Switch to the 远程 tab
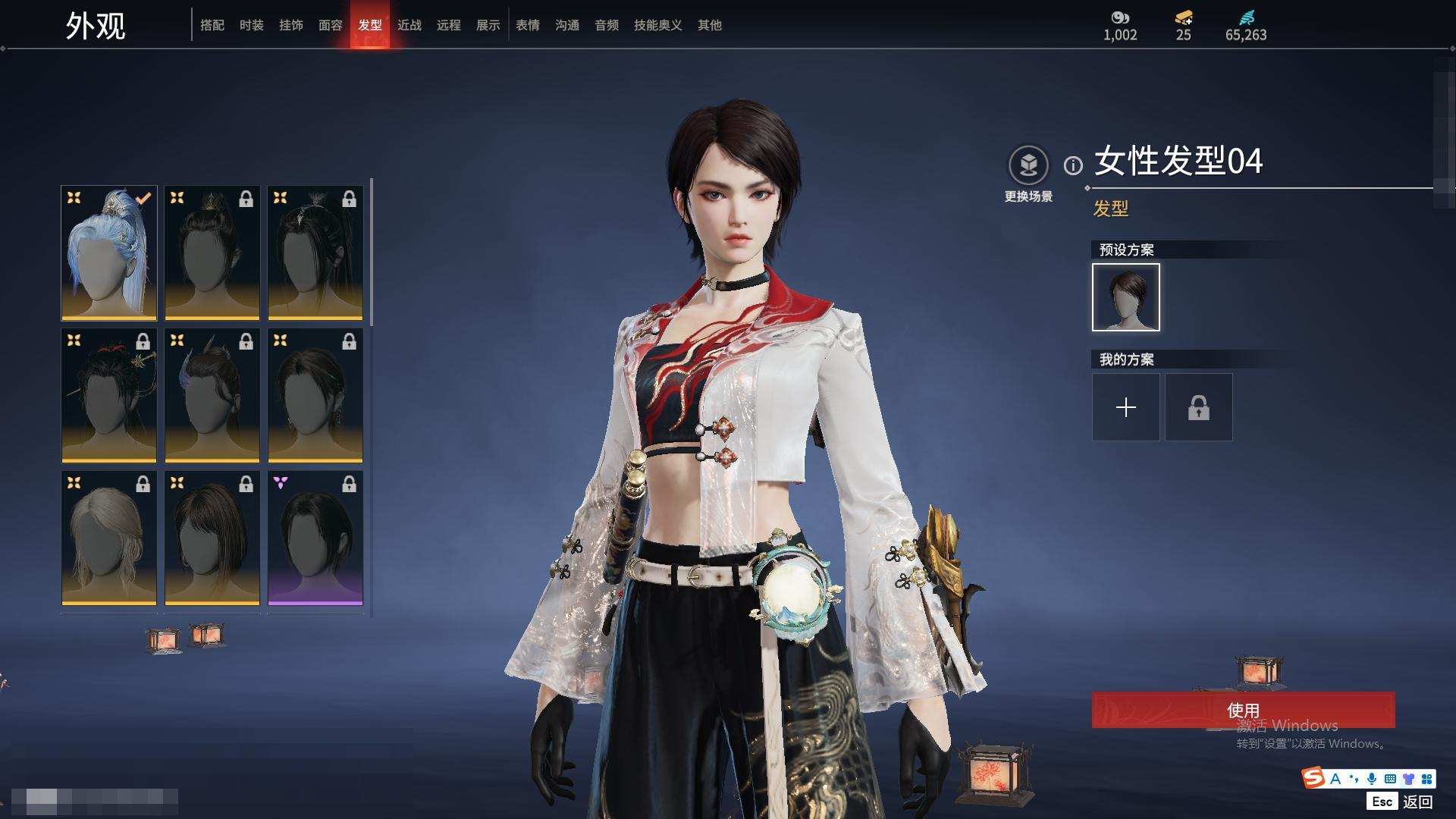1456x819 pixels. [x=449, y=25]
